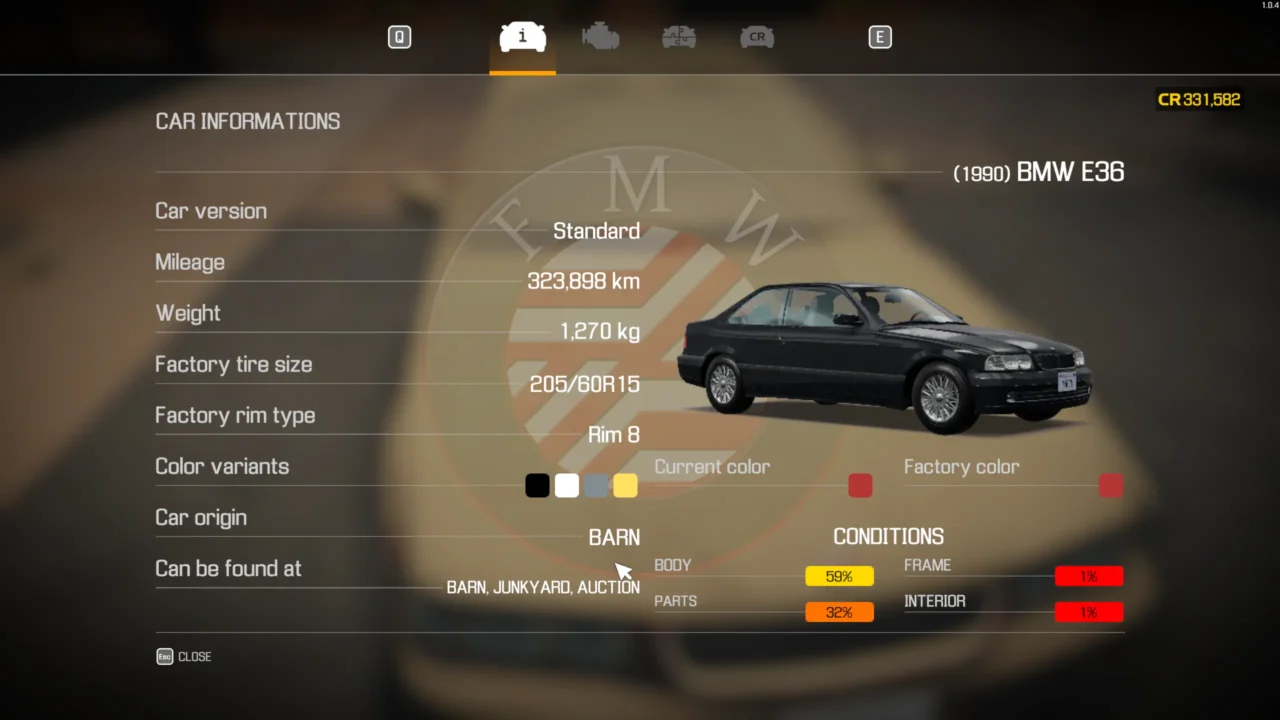Click the Factory color swatch

[1110, 485]
